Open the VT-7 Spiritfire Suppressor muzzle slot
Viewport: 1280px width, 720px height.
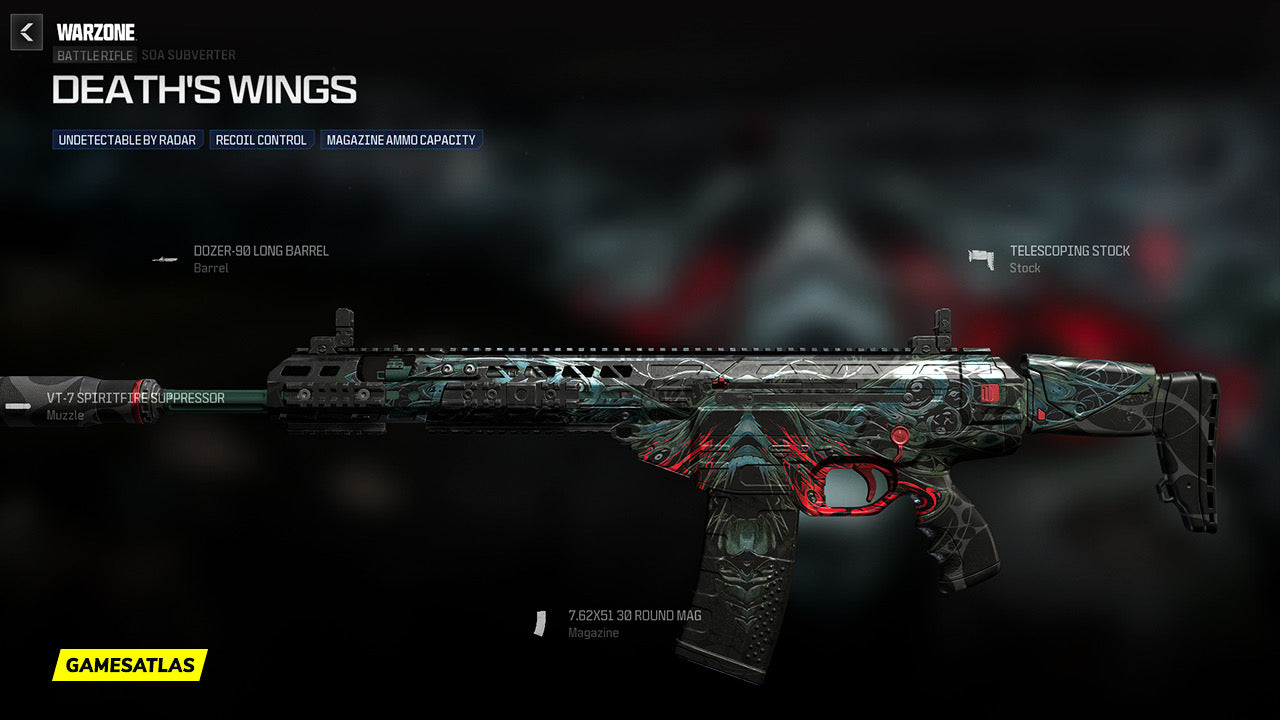click(x=135, y=398)
